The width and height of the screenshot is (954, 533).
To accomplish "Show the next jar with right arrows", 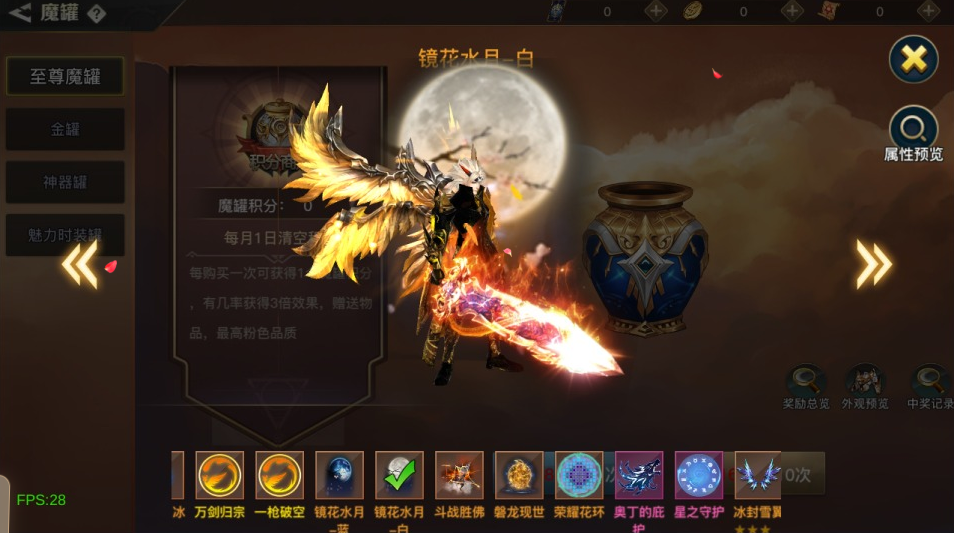I will click(x=873, y=265).
